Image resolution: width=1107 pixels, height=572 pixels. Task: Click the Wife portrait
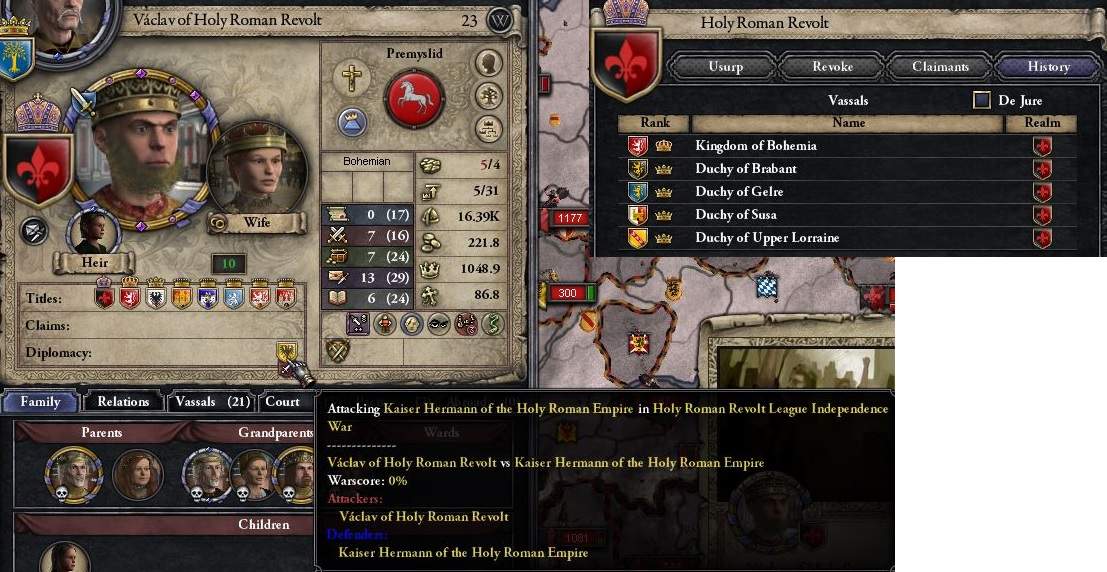(x=246, y=170)
